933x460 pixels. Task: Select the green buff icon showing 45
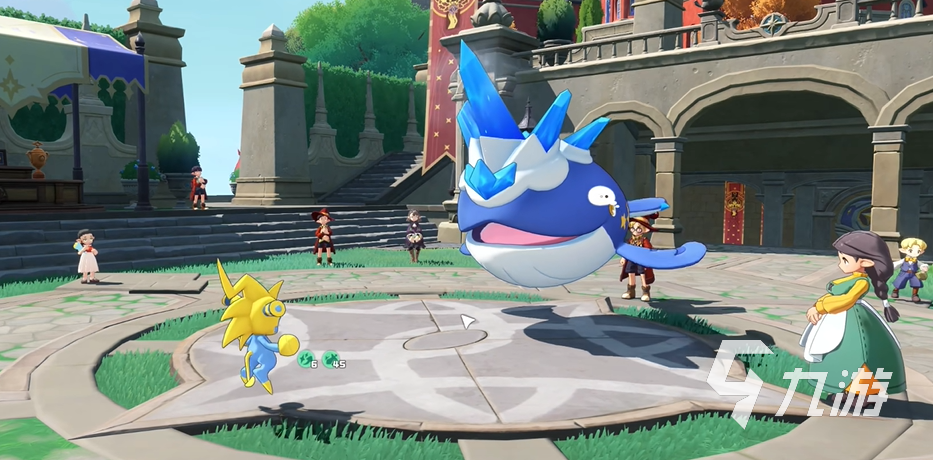coord(329,358)
